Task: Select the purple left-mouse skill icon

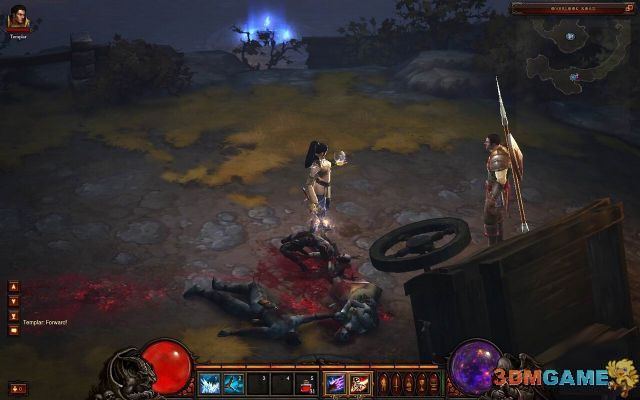Action: (334, 381)
